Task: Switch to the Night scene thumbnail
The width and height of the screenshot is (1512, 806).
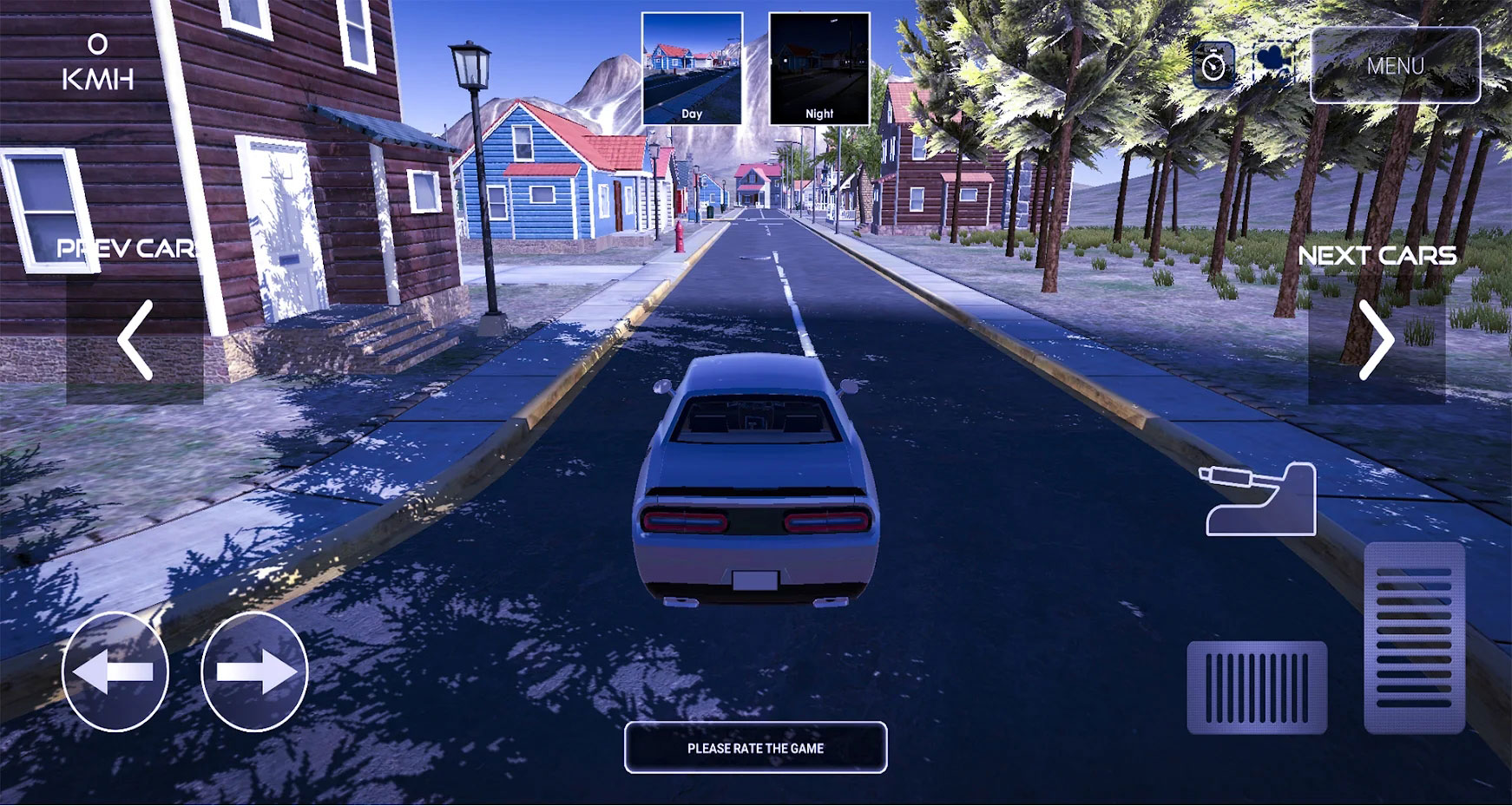Action: [818, 69]
